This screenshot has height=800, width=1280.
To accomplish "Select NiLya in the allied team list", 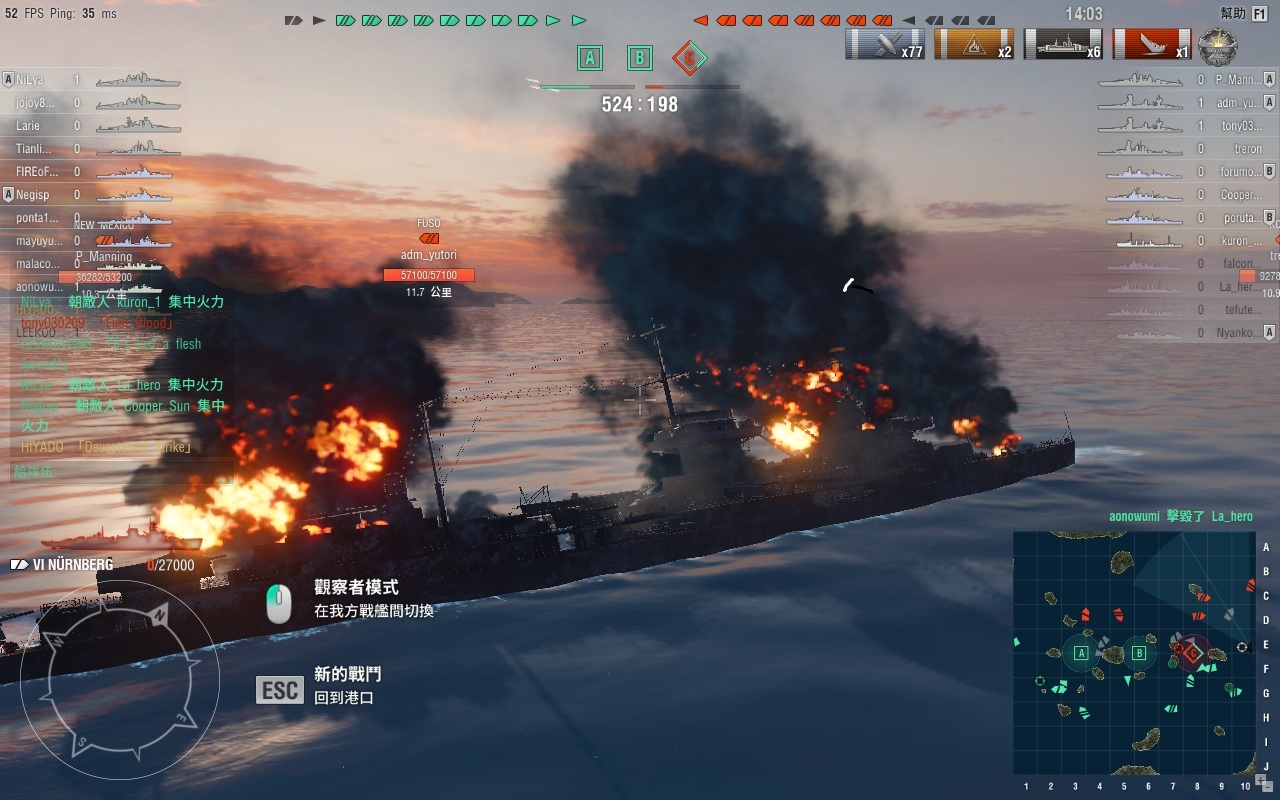I will [x=30, y=80].
